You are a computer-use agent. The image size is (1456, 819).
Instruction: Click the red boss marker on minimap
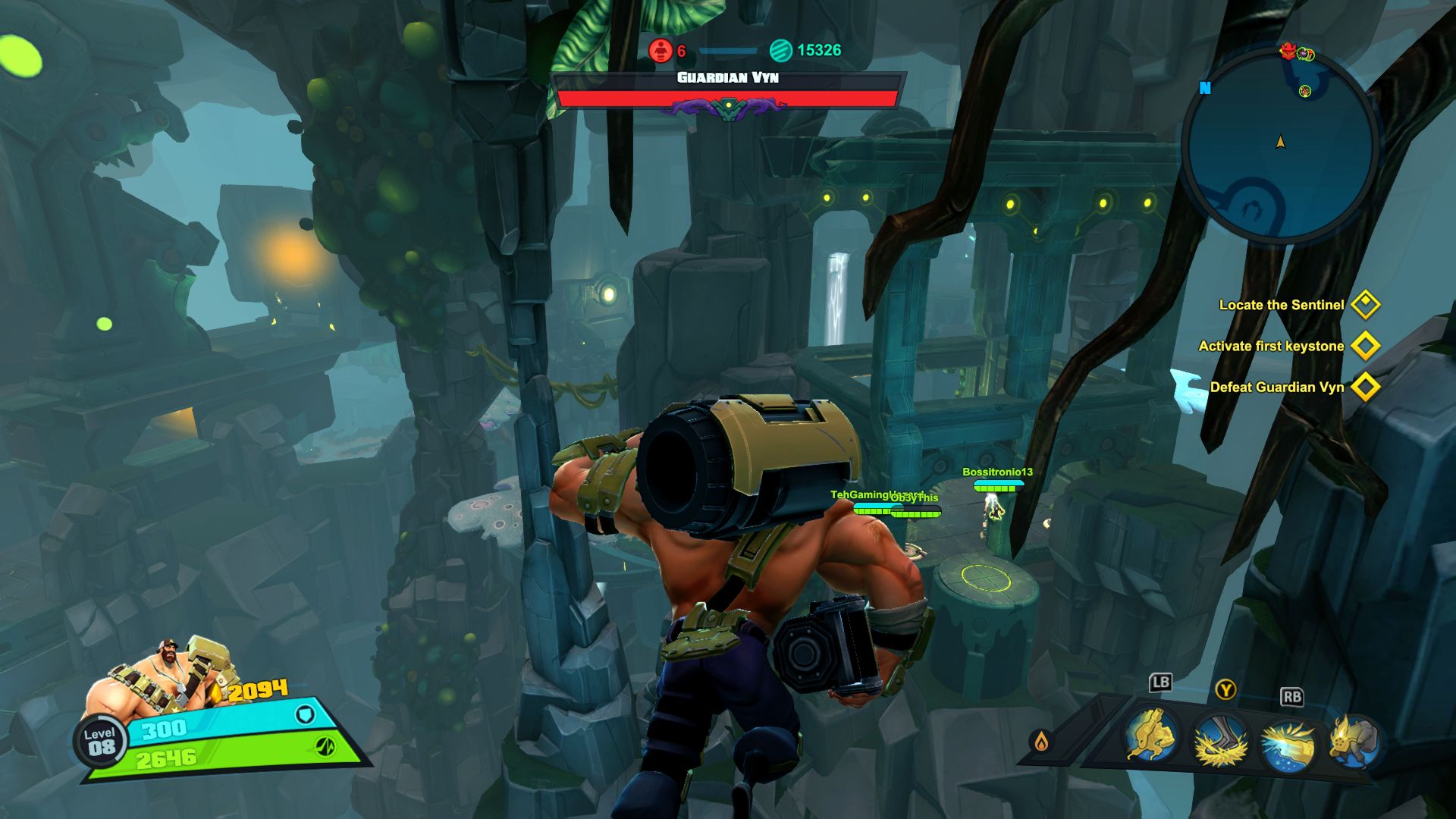[x=1288, y=51]
